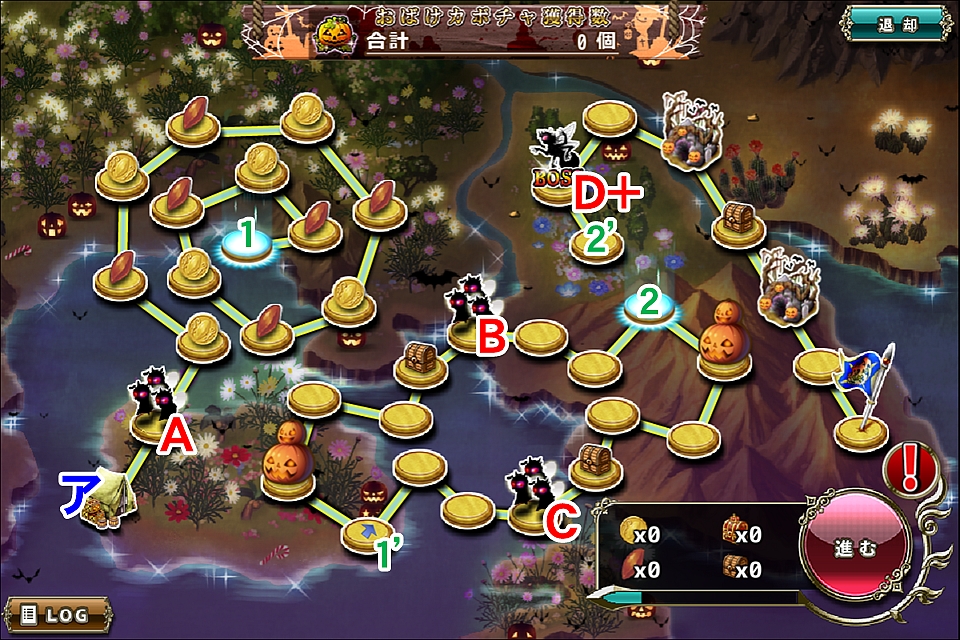Select the glowing warp tile labeled 1

pyautogui.click(x=244, y=244)
